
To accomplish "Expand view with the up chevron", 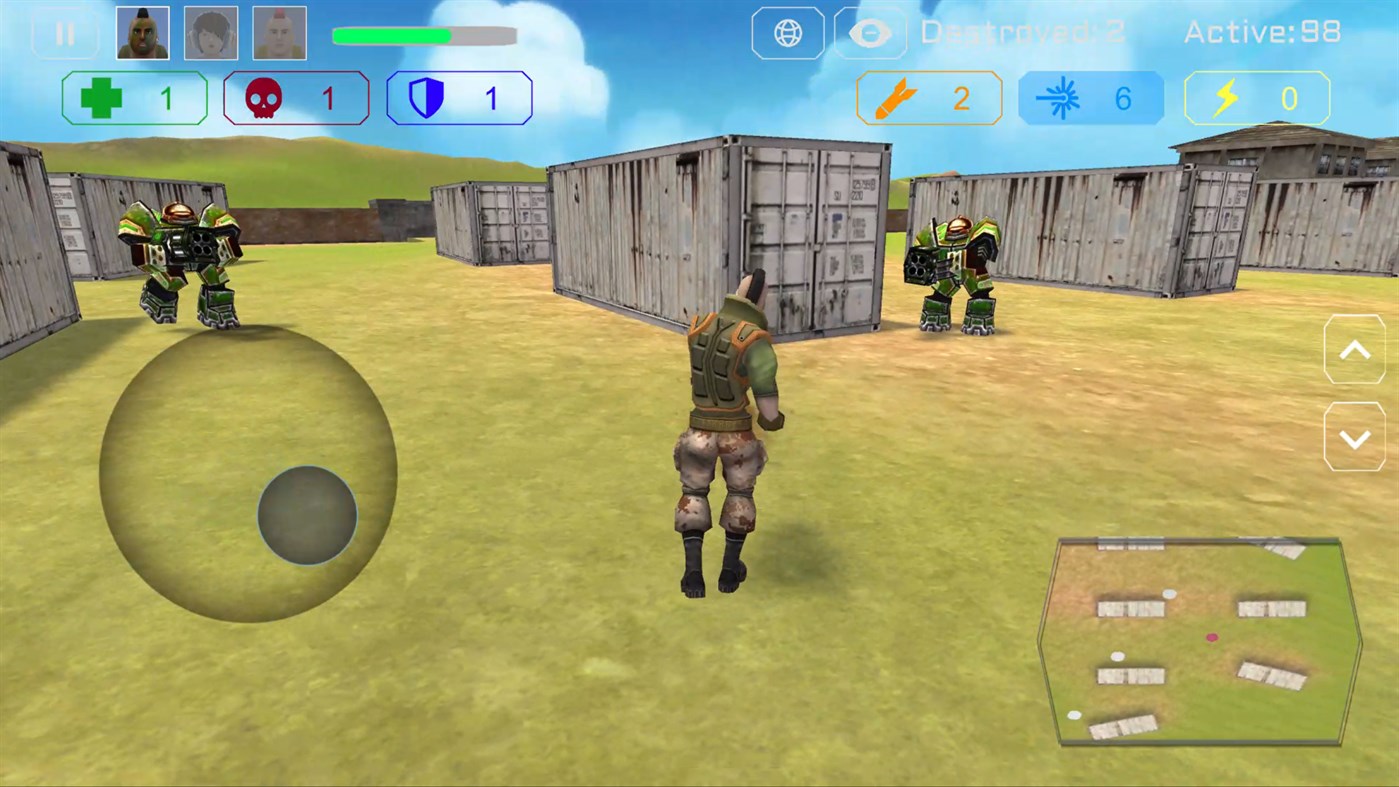I will click(1355, 349).
